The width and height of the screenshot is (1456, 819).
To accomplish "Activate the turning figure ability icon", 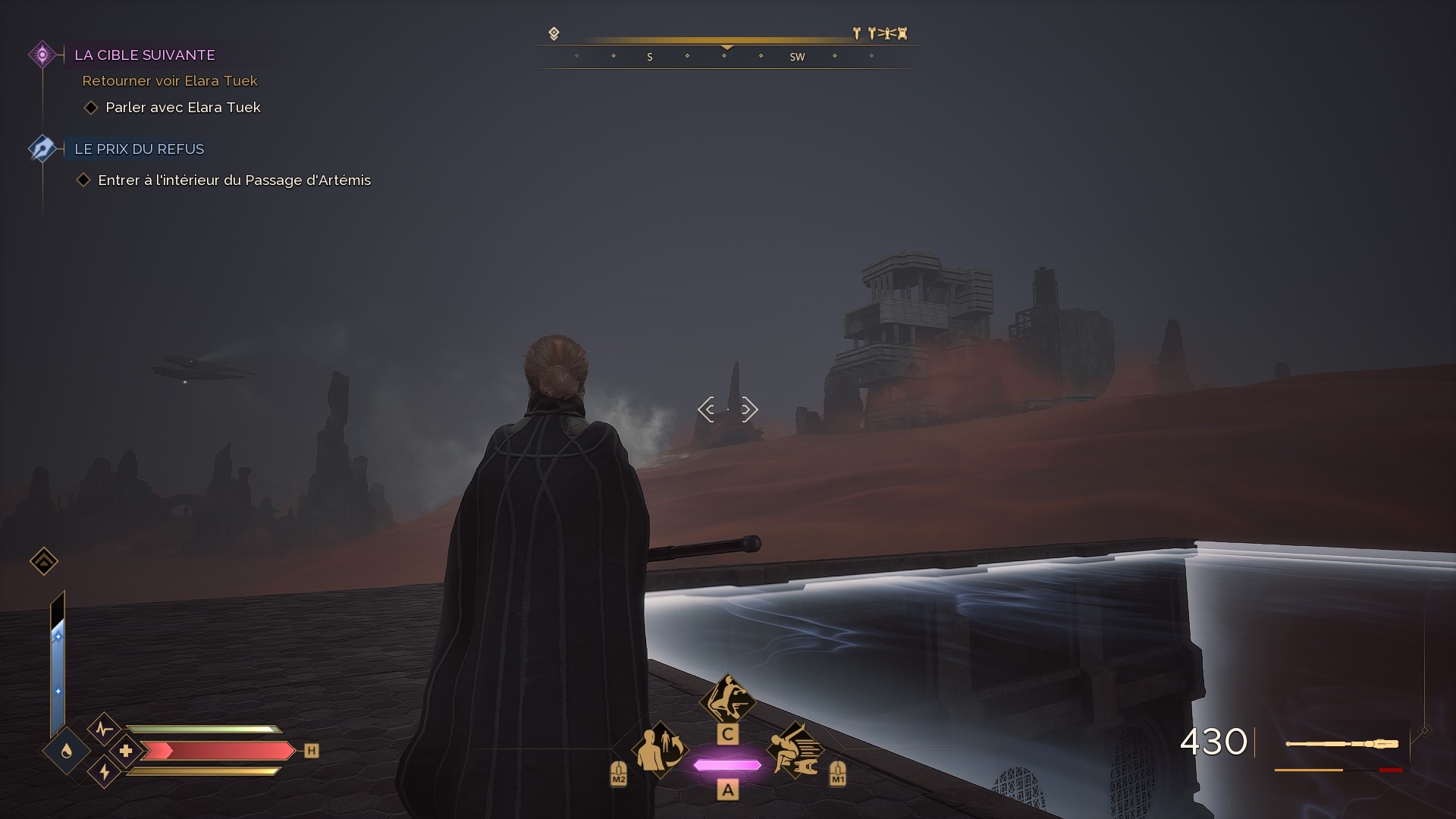I will [x=661, y=750].
